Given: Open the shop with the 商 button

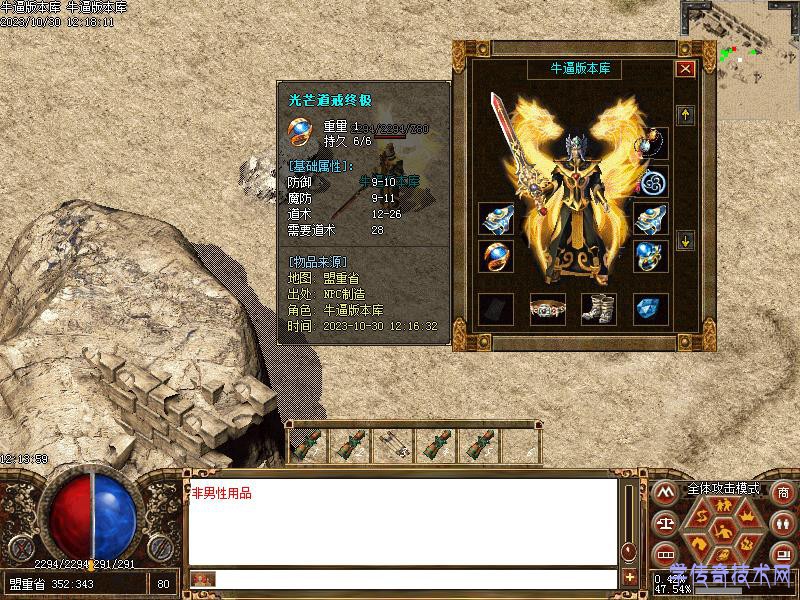Looking at the screenshot, I should (783, 494).
